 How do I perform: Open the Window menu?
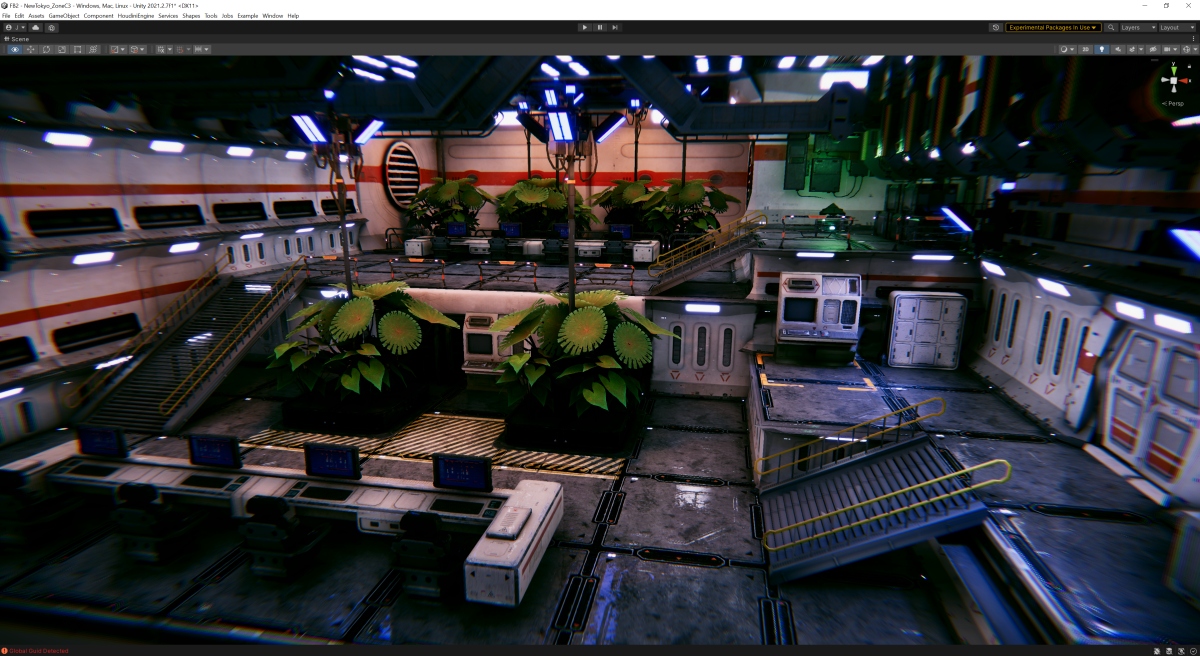pos(272,16)
